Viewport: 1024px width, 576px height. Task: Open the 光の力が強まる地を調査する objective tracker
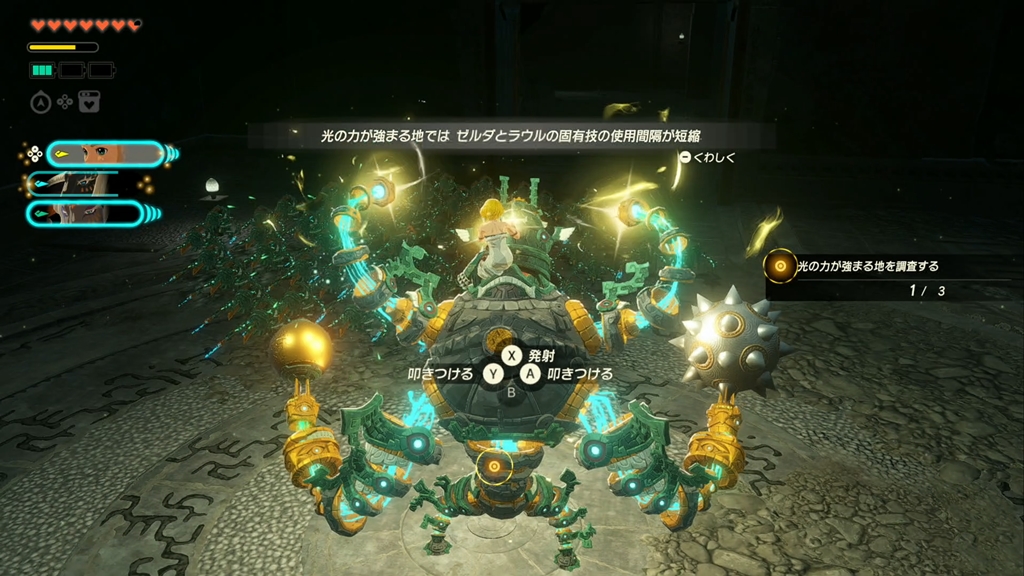[x=866, y=267]
